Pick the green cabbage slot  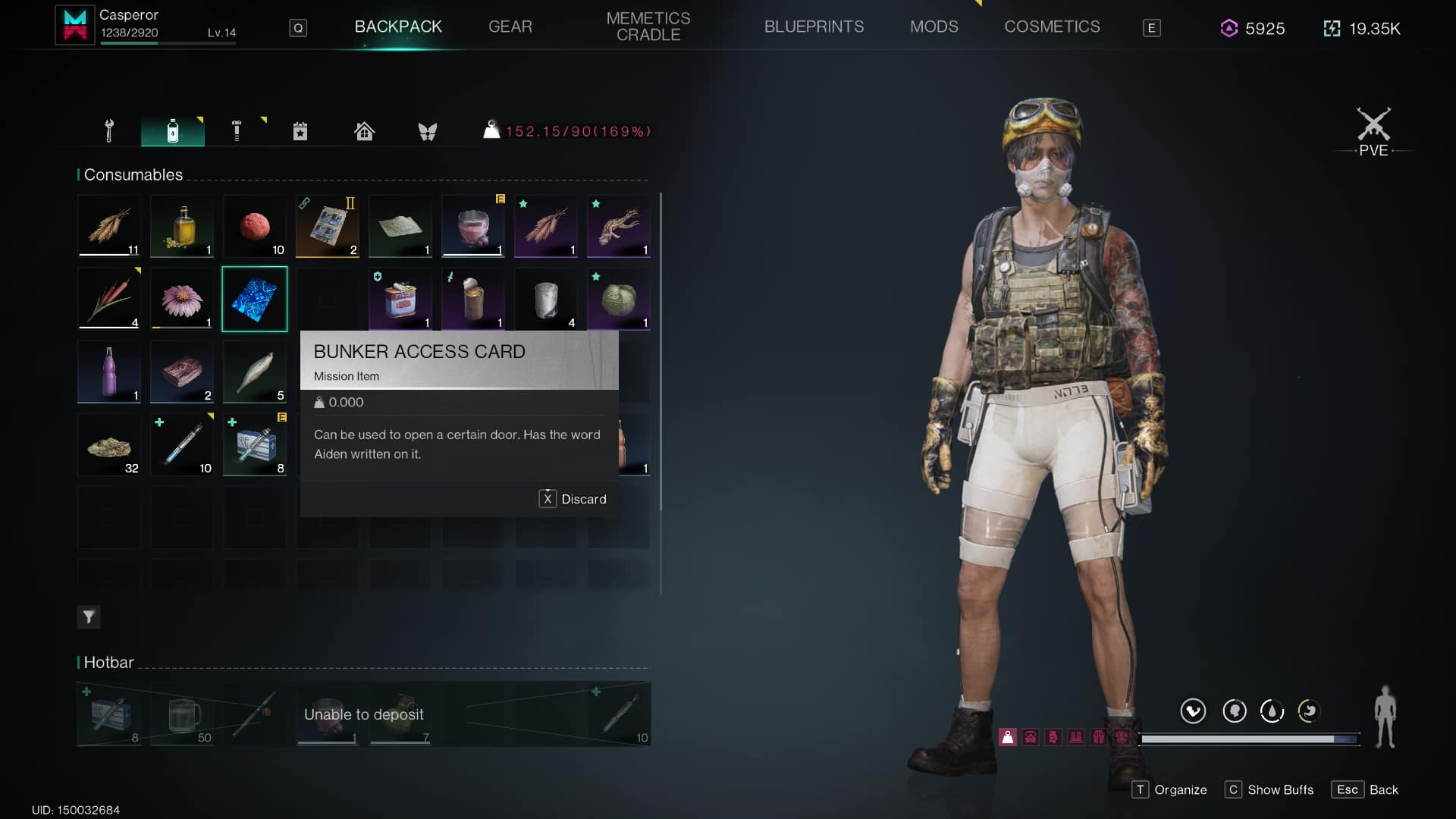(619, 299)
